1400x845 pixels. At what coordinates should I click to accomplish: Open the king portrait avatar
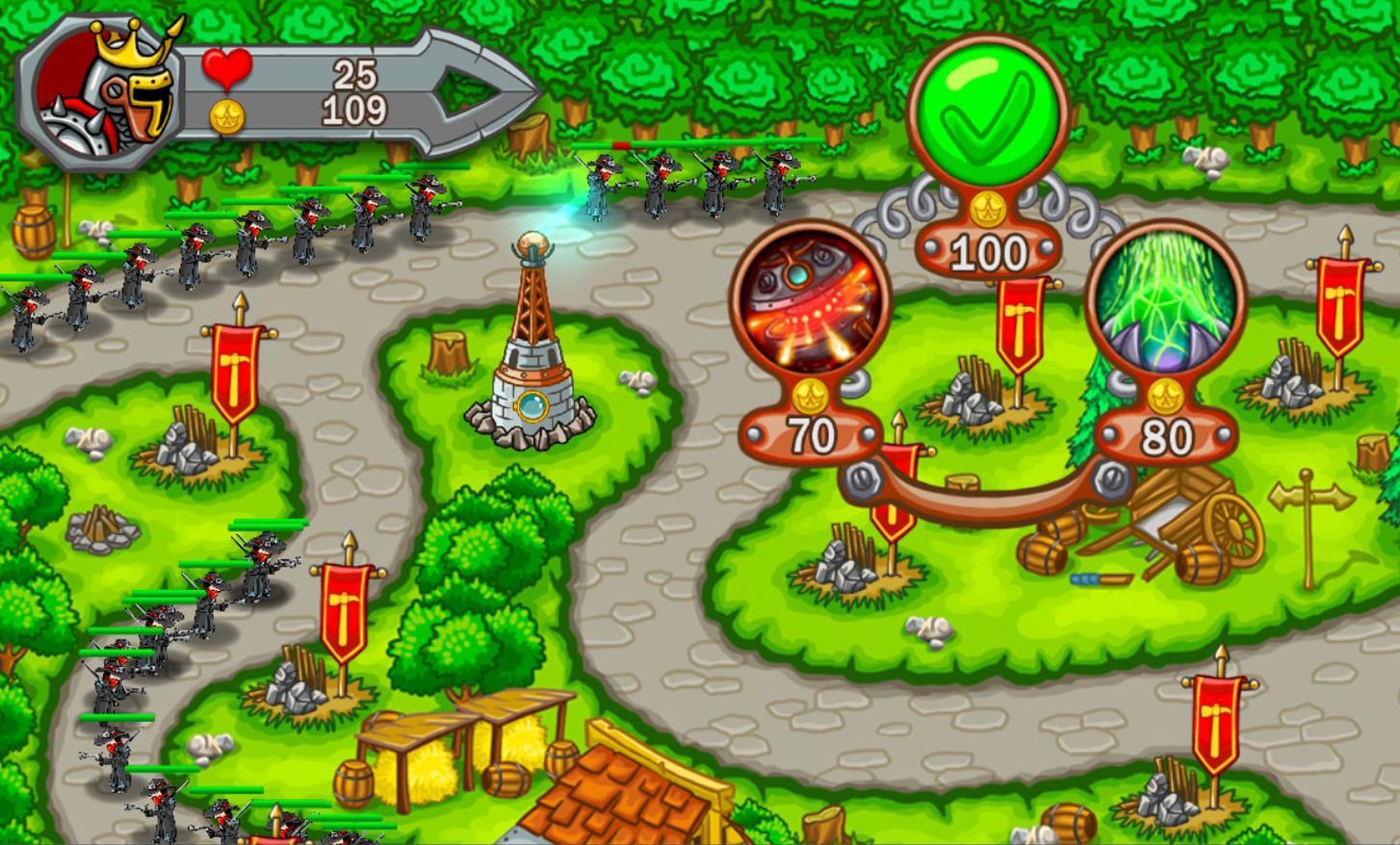(x=96, y=87)
